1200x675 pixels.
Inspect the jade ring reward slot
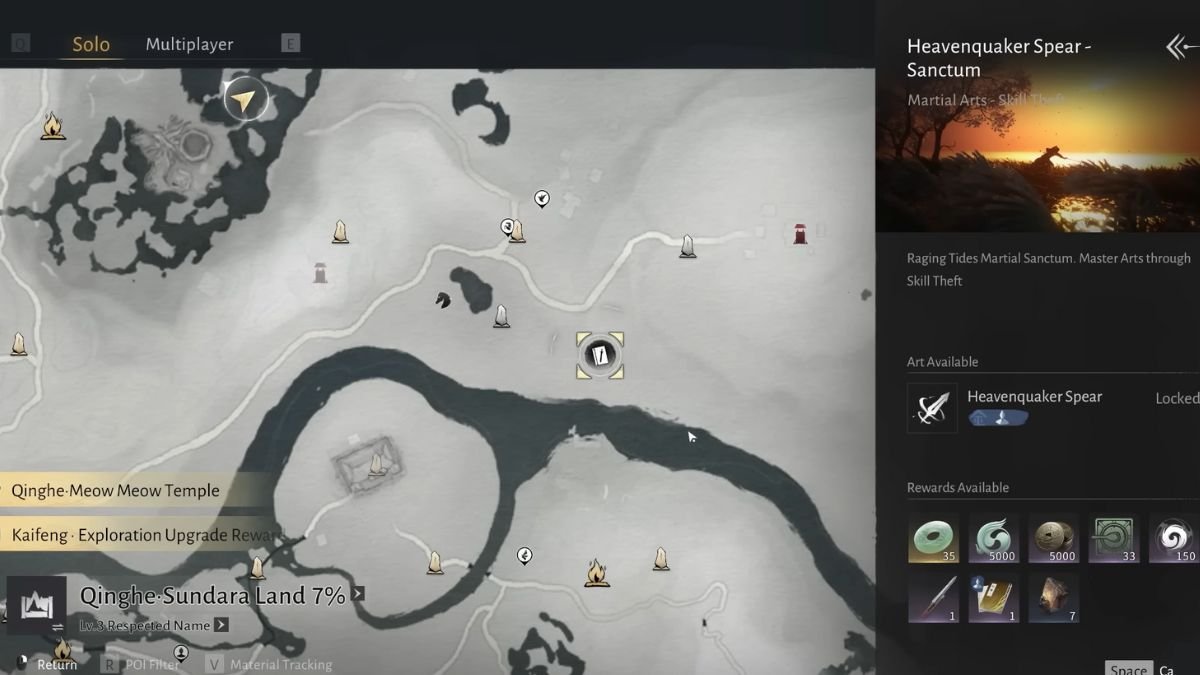tap(934, 538)
